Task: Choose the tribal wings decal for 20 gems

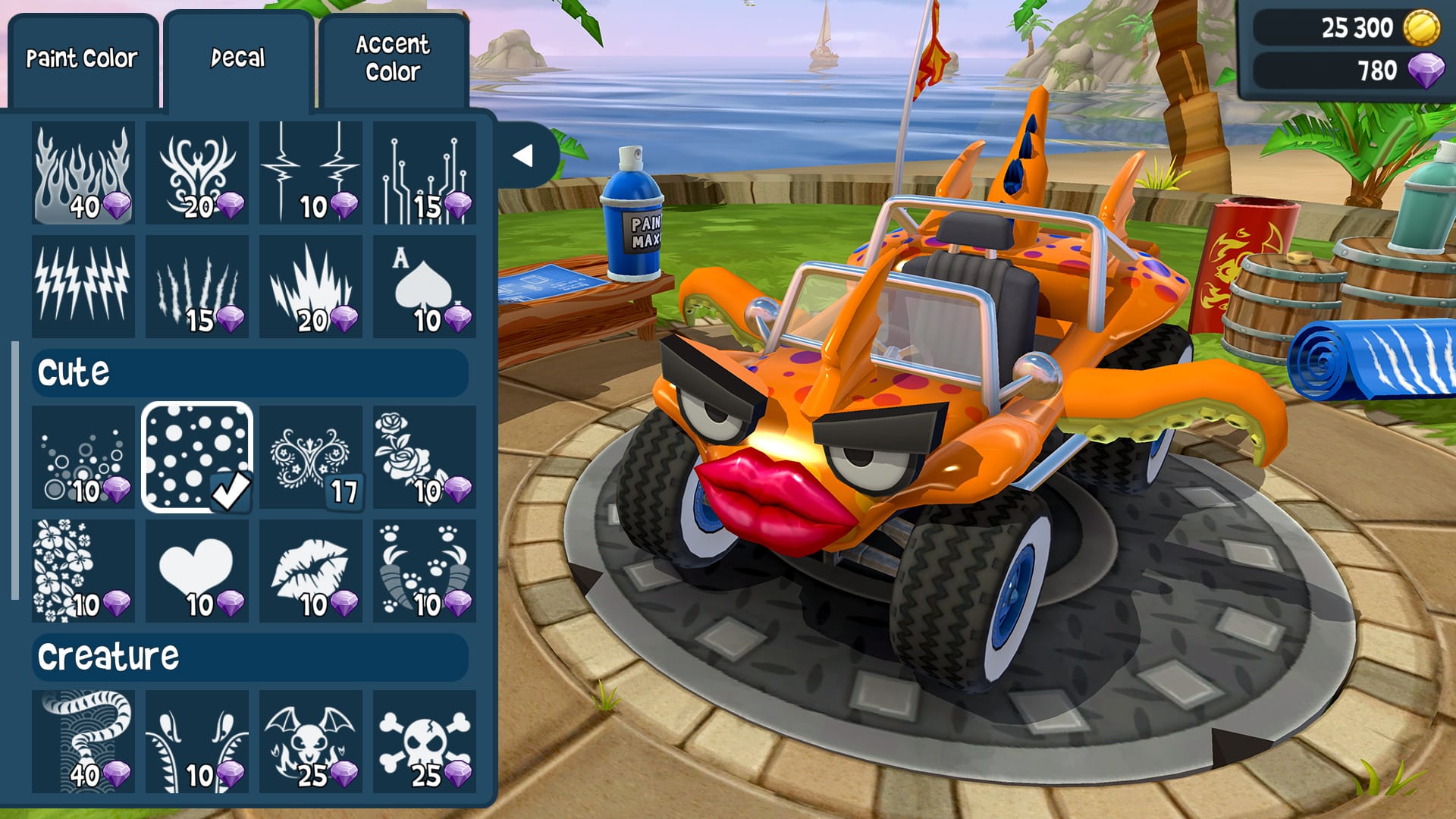Action: [197, 172]
